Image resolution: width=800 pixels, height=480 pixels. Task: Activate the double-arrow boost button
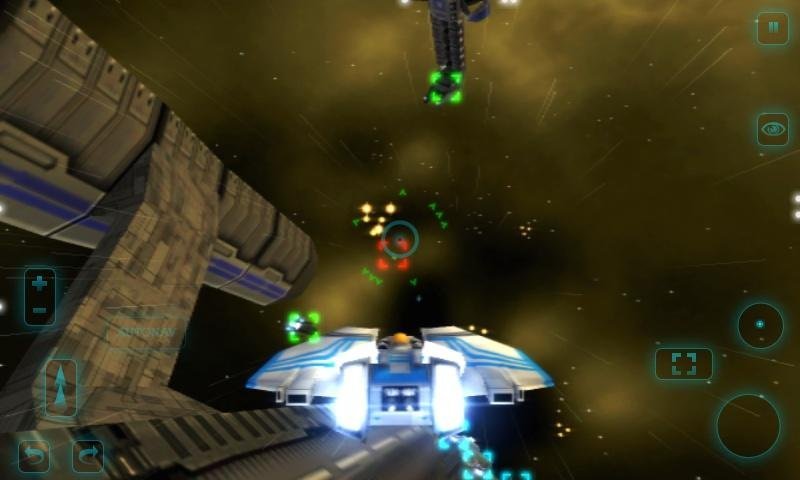click(61, 388)
